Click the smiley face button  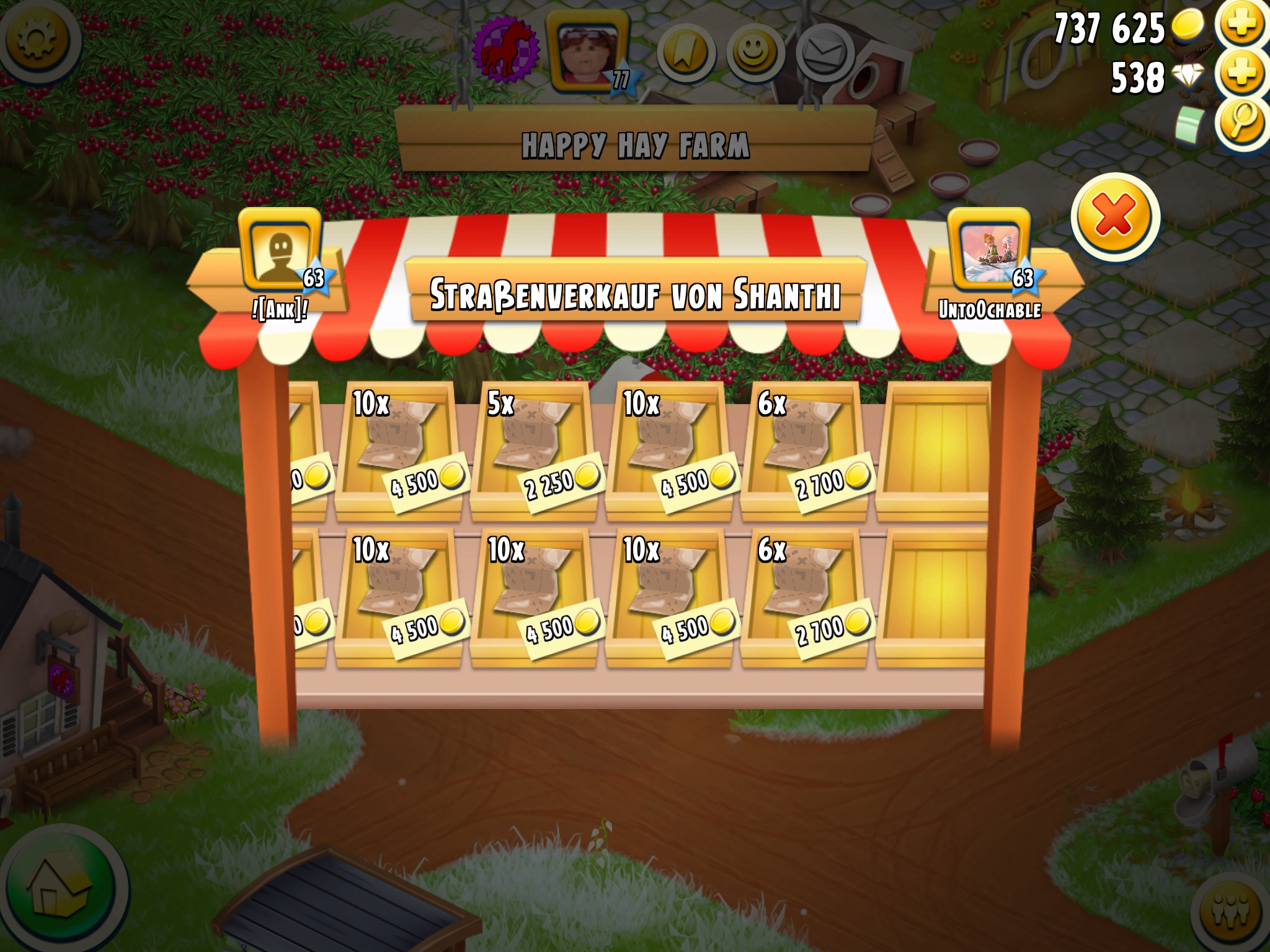tap(753, 52)
